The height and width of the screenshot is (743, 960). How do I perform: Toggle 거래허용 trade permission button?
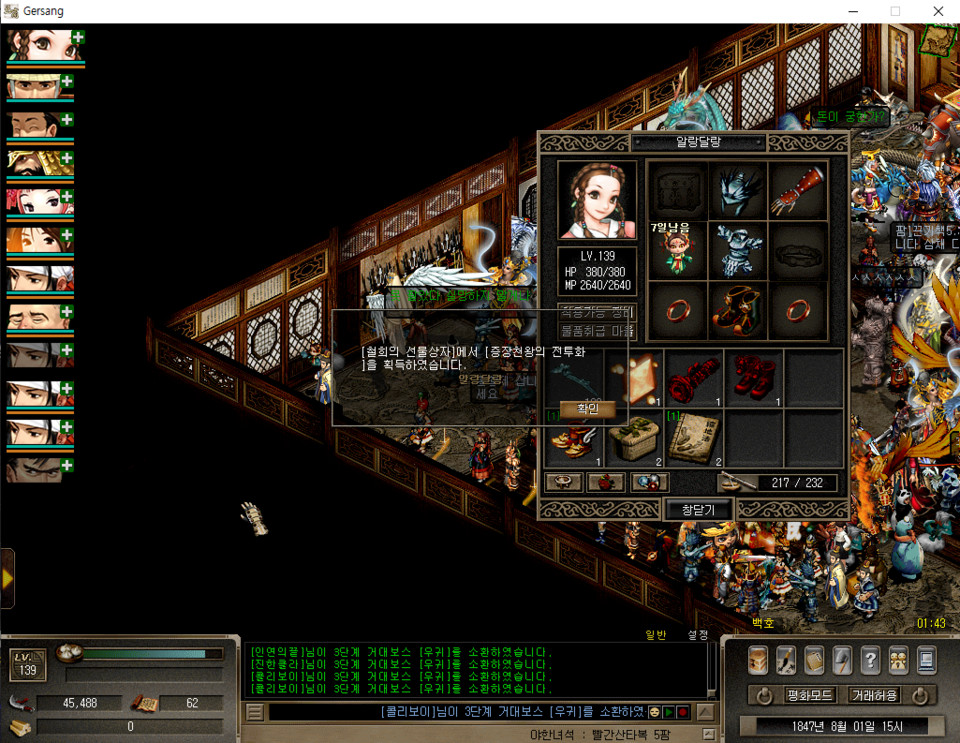click(874, 695)
